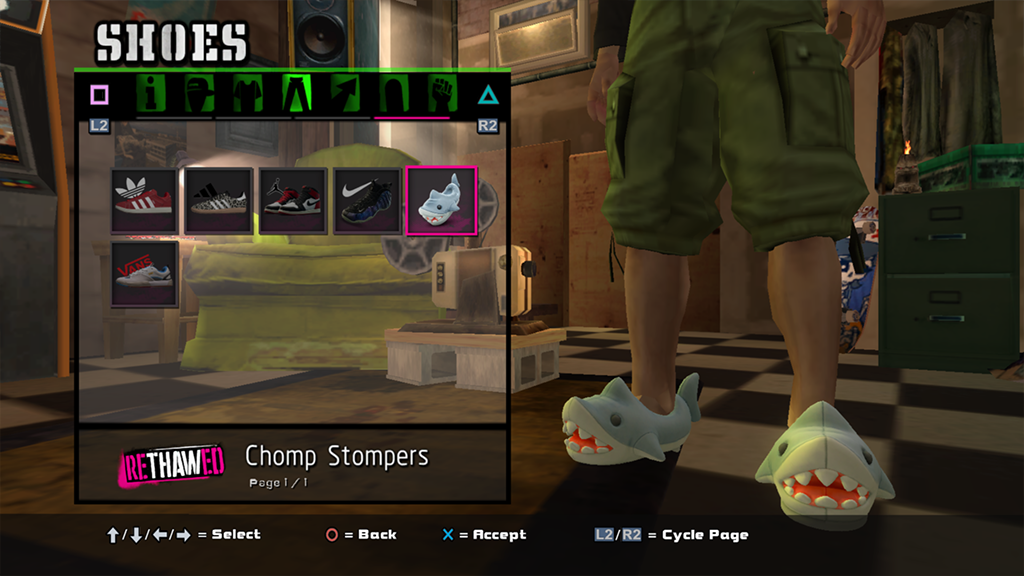The height and width of the screenshot is (576, 1024).
Task: Open the info "i" category tab
Action: pos(153,94)
